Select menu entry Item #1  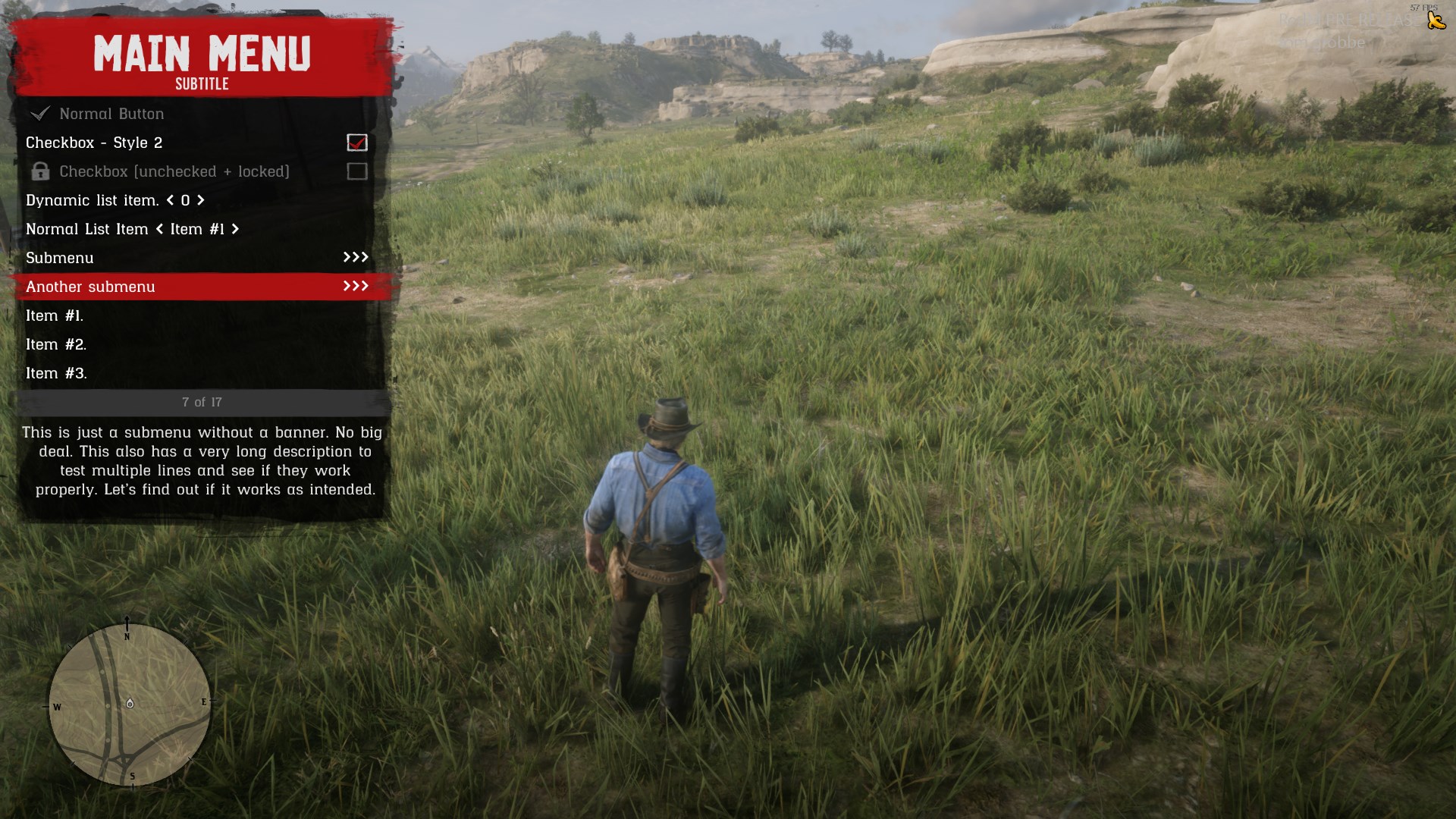(55, 315)
